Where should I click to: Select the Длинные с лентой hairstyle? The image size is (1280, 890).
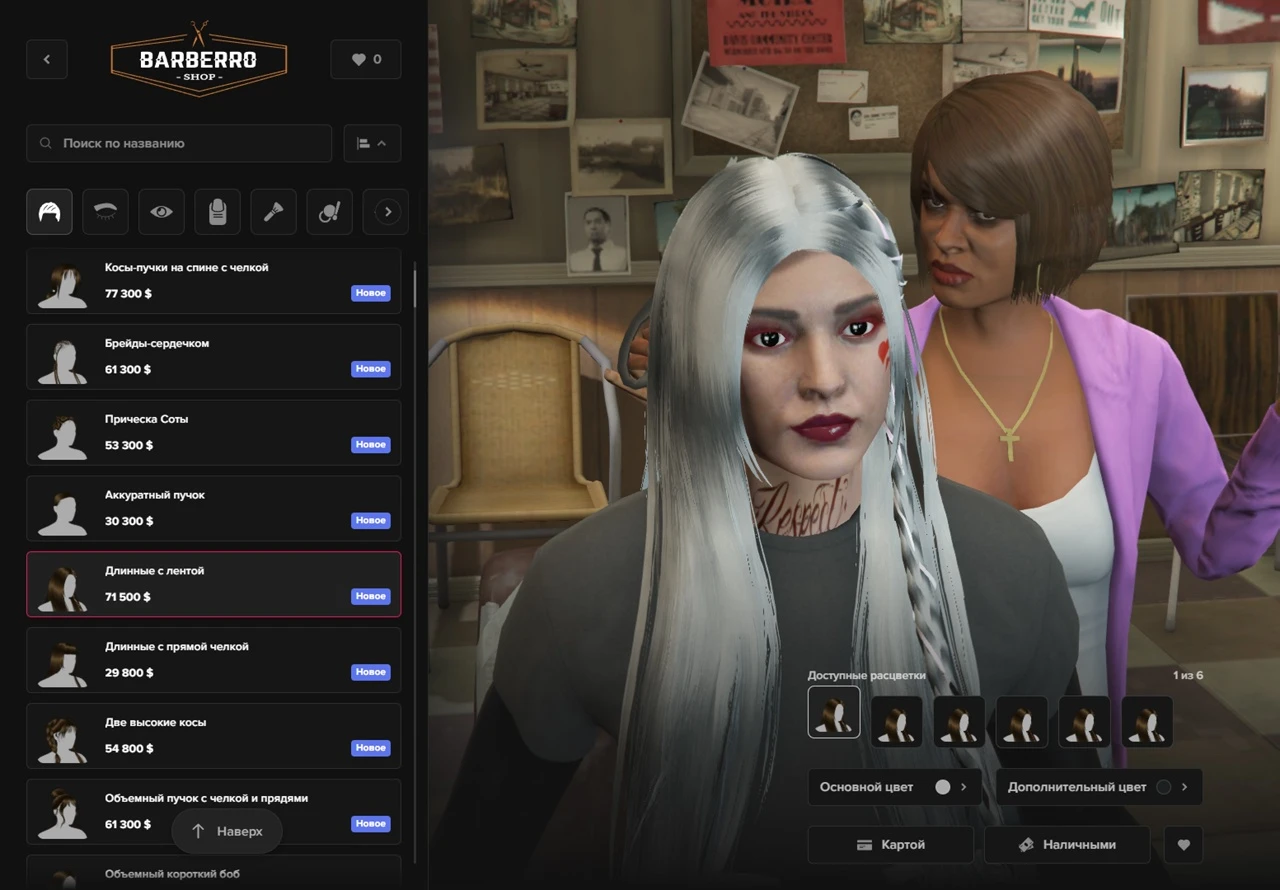pos(213,584)
